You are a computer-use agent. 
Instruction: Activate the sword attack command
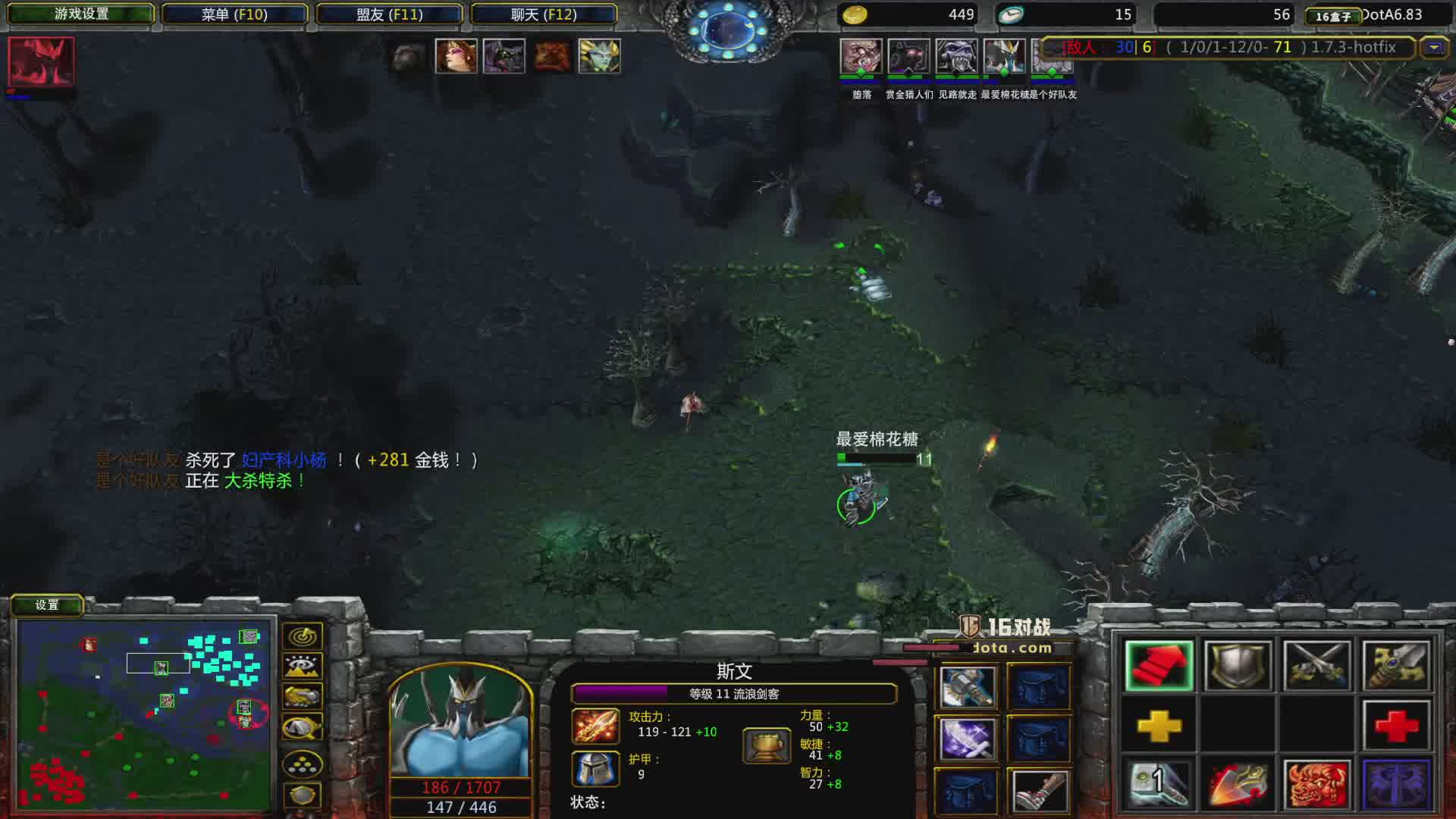[x=1396, y=666]
